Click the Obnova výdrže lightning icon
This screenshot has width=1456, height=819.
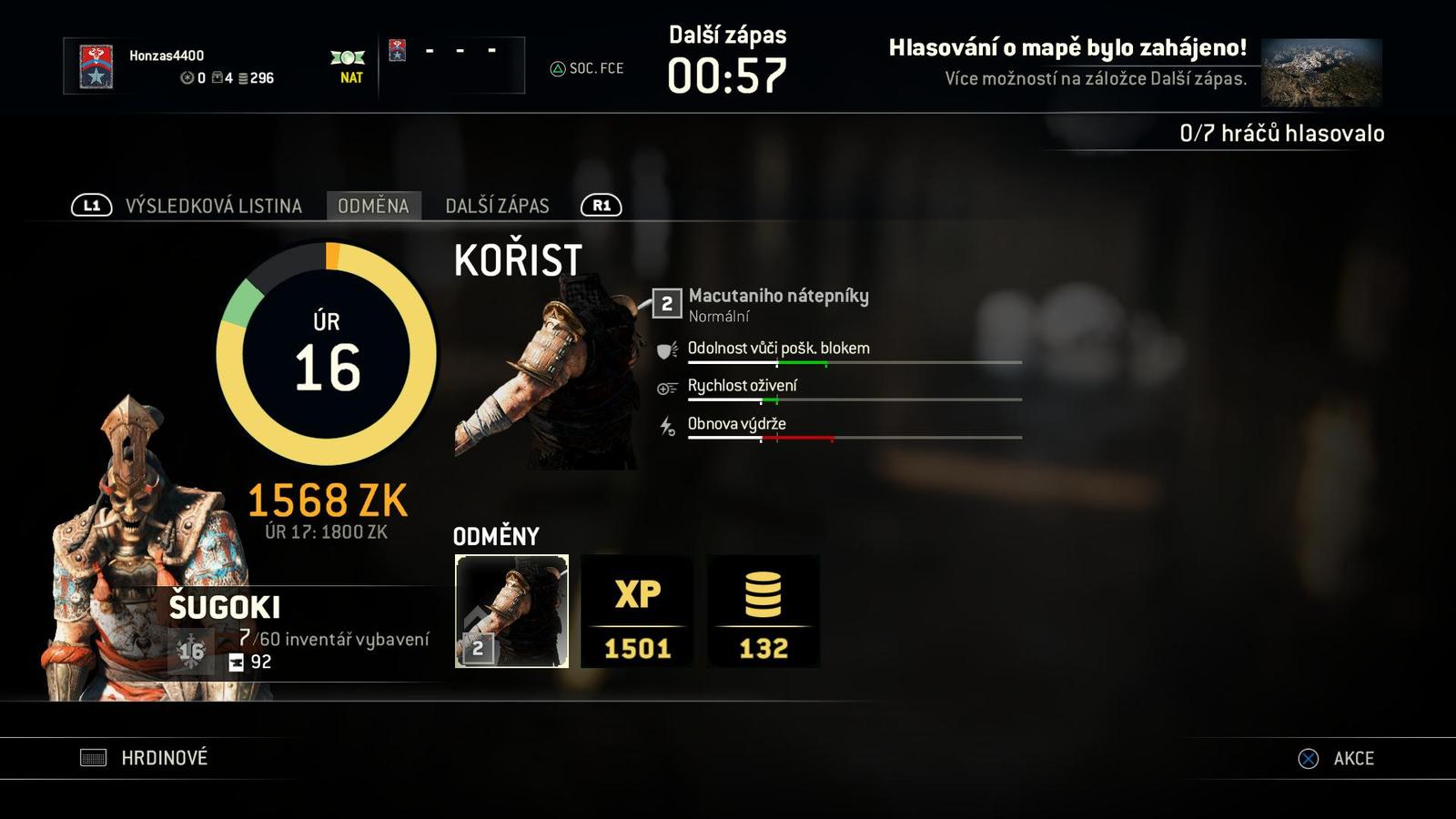(665, 424)
